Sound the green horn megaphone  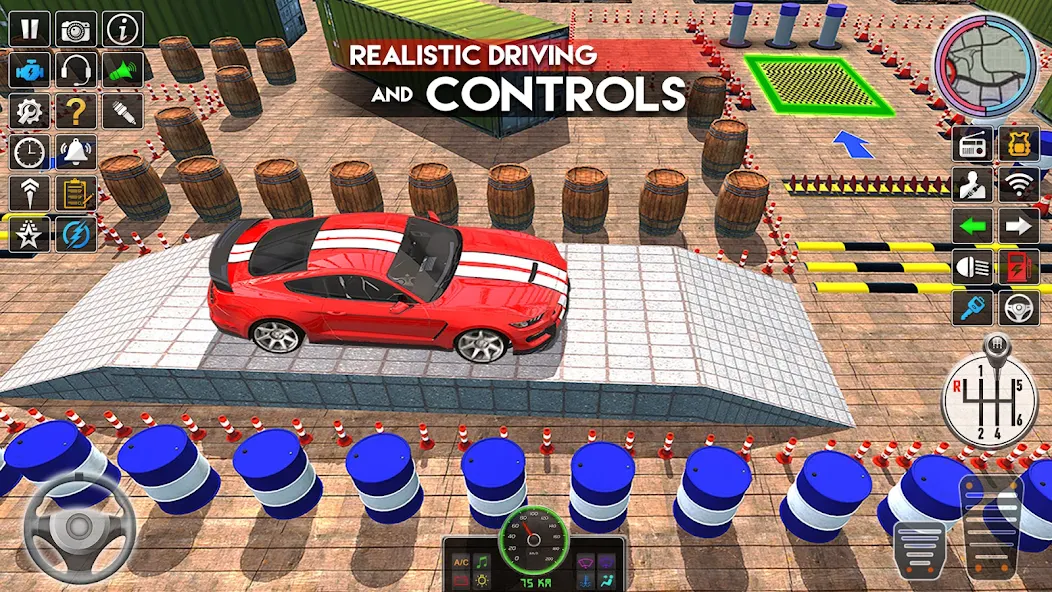click(123, 71)
